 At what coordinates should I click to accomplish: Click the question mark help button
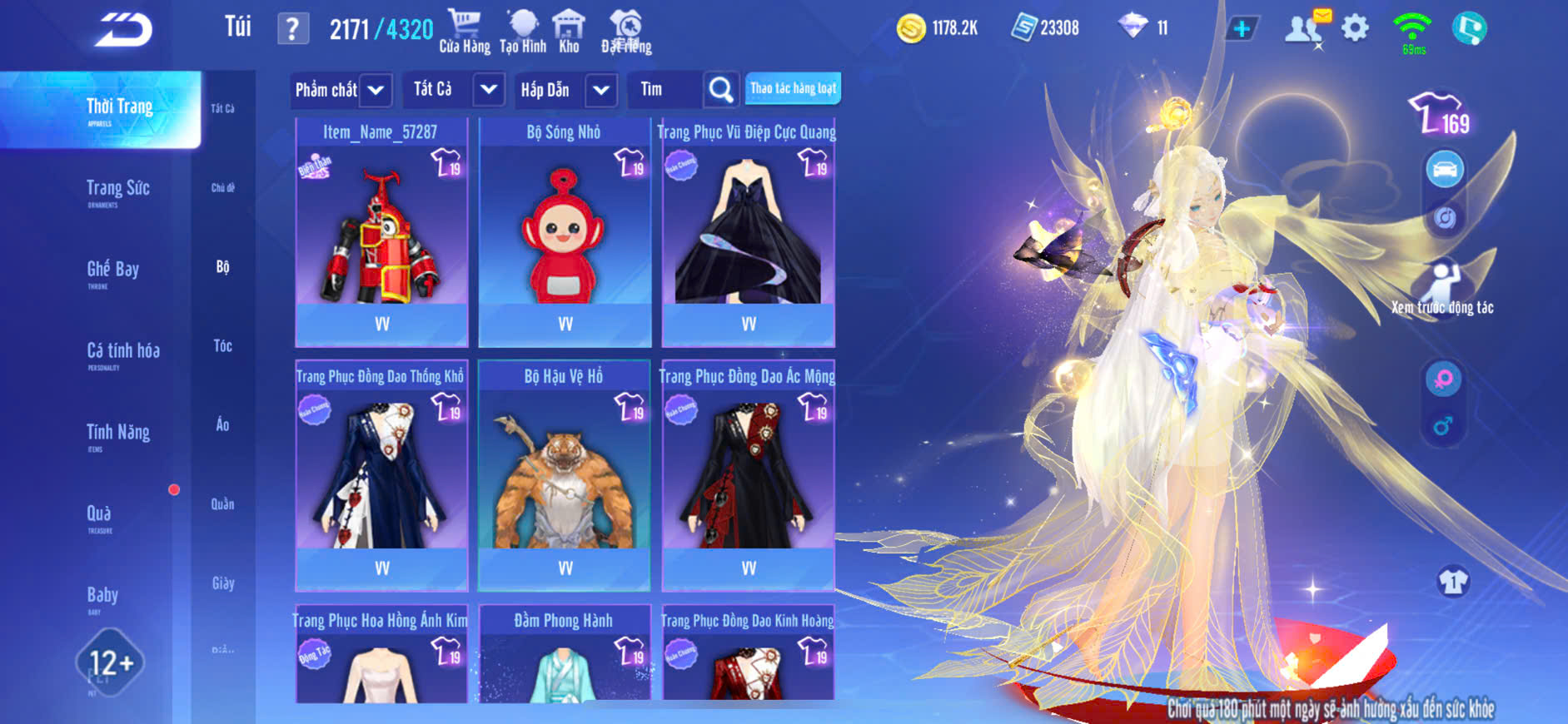click(x=292, y=30)
